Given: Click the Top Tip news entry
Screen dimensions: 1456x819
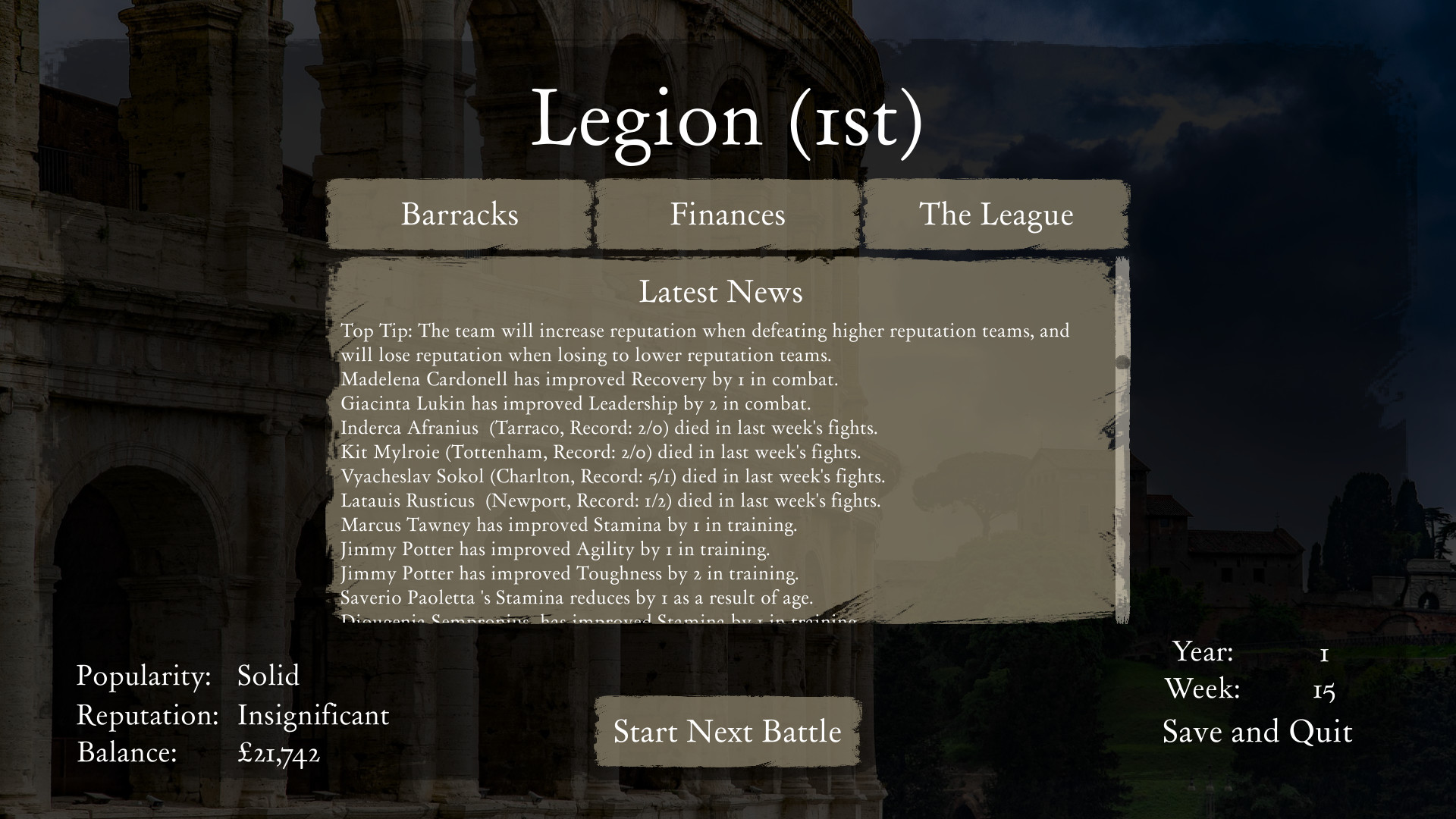Looking at the screenshot, I should pos(704,331).
